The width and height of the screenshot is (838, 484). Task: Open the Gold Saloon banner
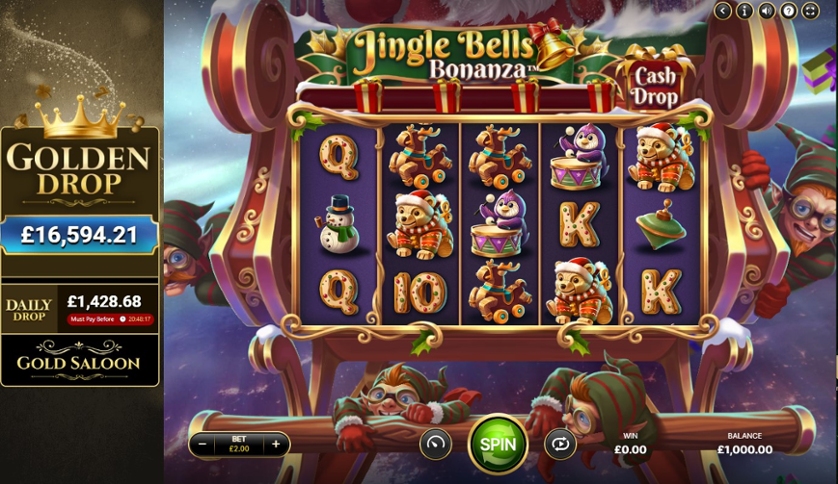click(80, 362)
